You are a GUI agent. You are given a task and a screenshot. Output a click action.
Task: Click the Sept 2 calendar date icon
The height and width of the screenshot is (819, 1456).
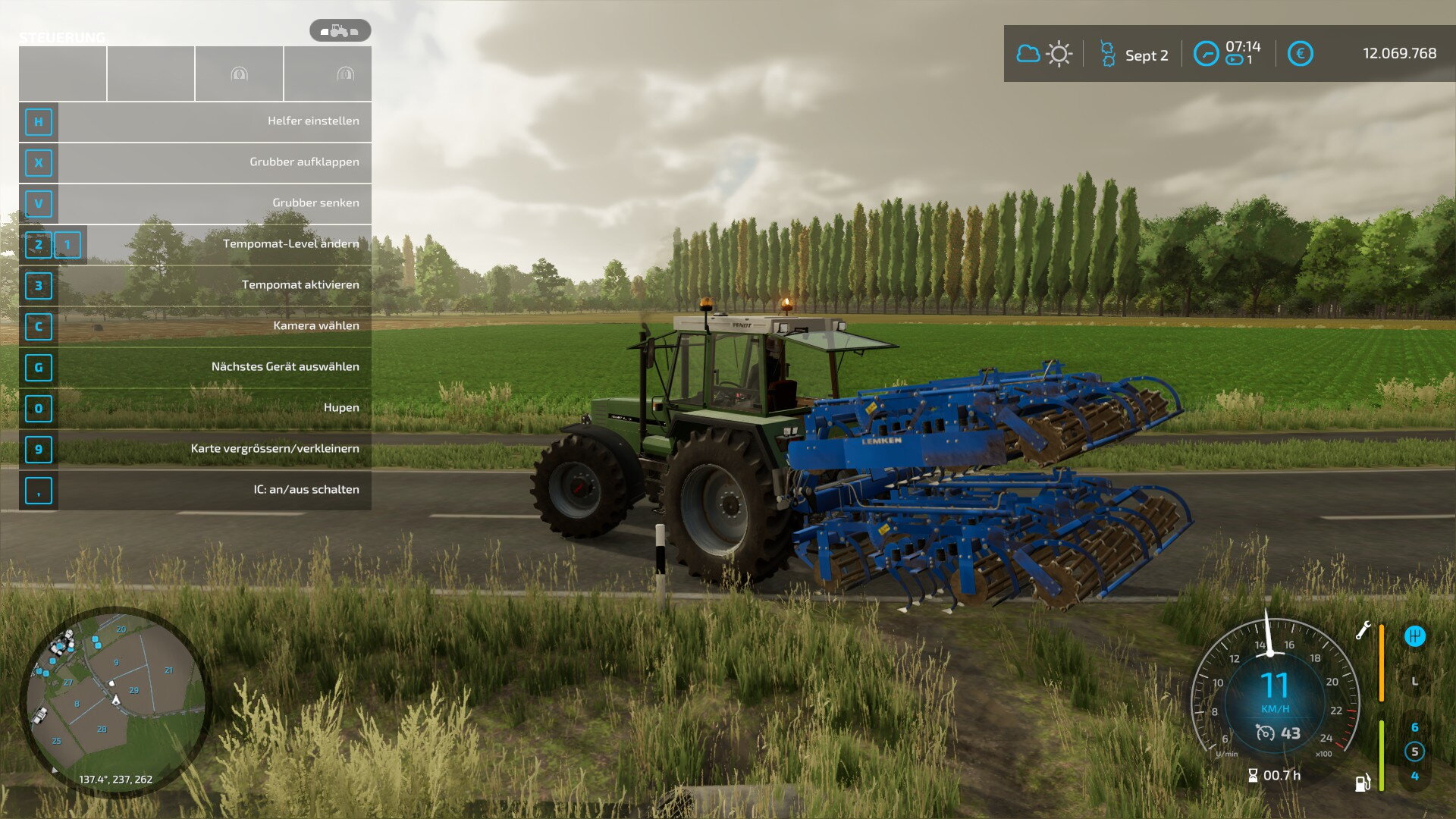coord(1107,54)
